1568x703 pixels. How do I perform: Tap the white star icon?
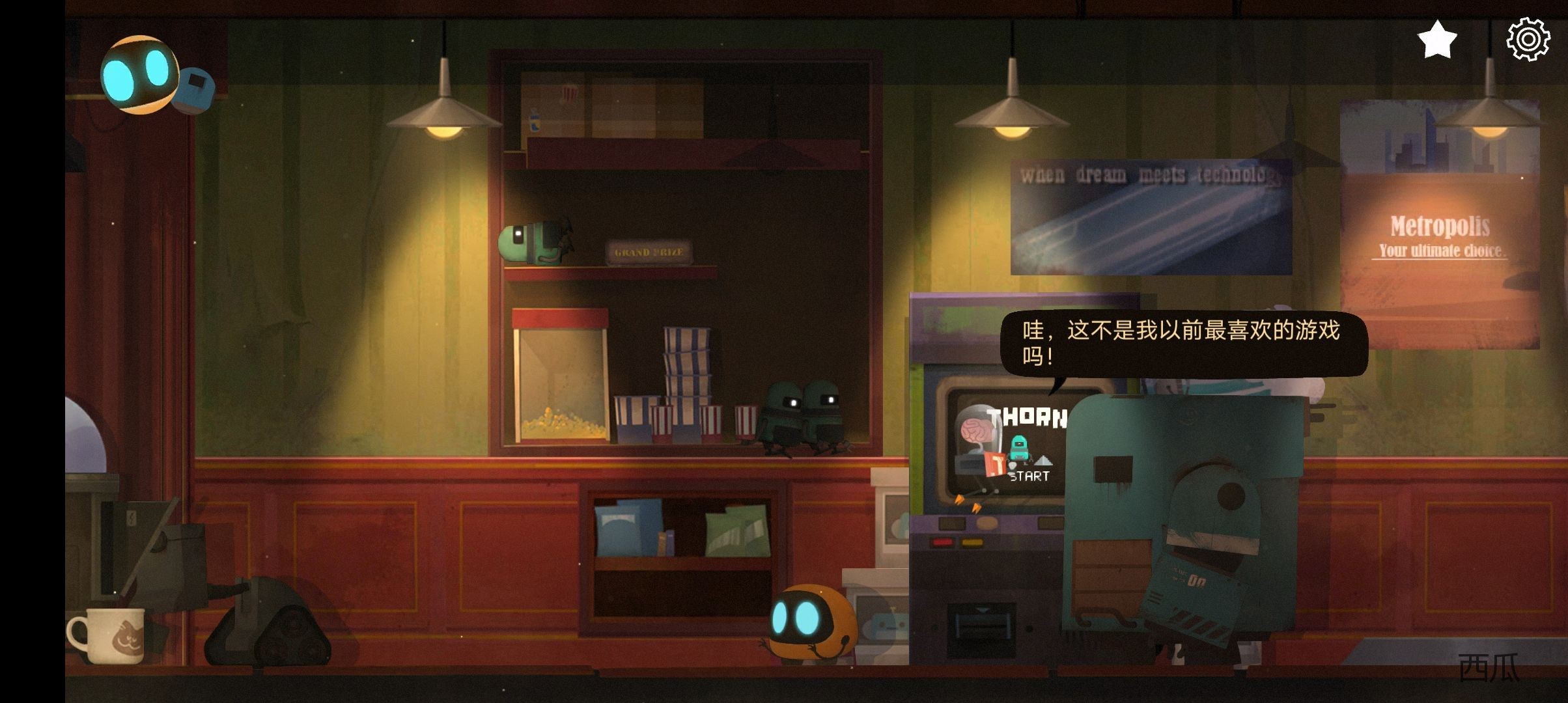coord(1436,40)
